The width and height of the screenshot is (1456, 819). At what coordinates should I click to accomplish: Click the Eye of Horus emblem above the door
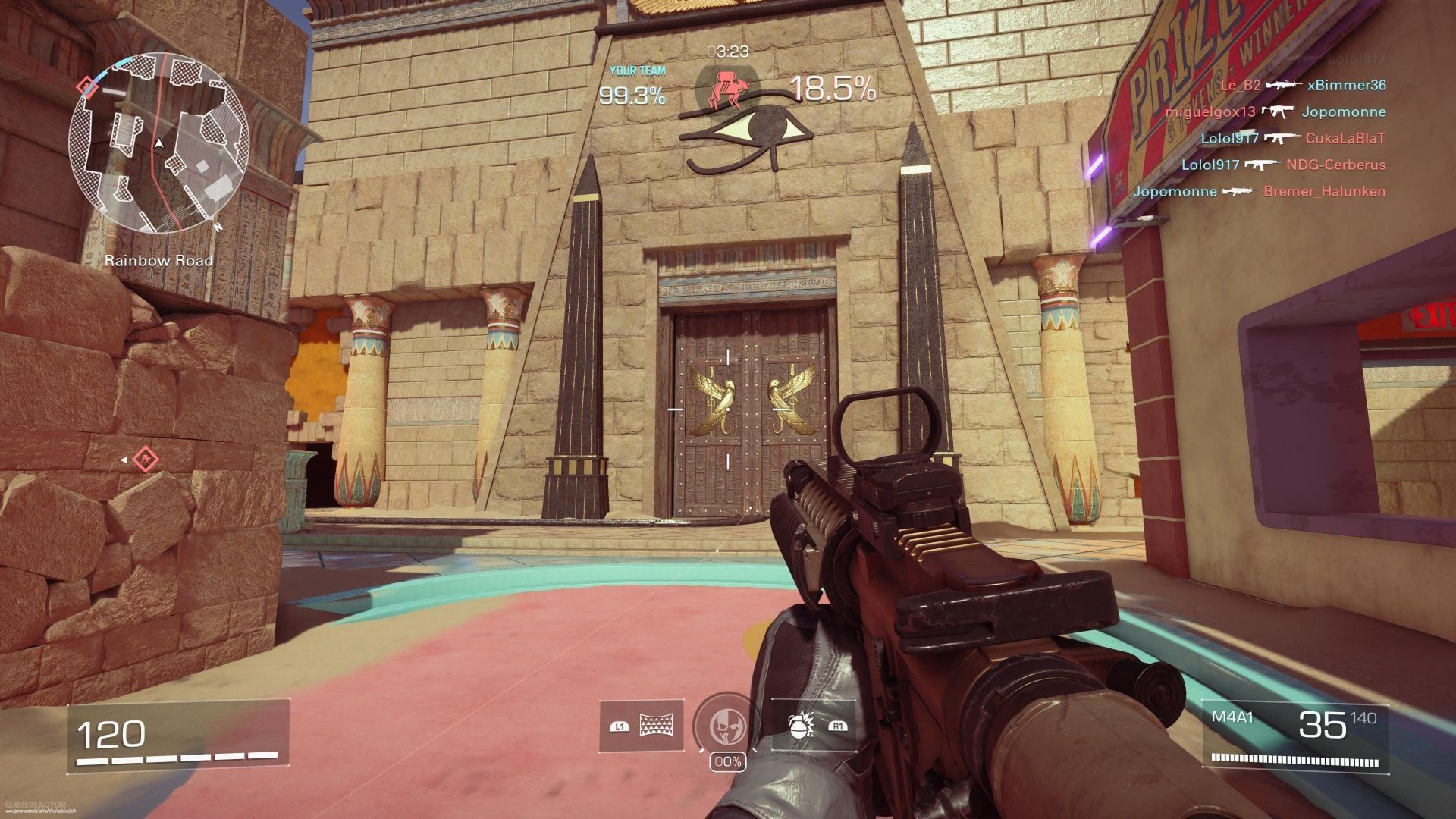(767, 125)
